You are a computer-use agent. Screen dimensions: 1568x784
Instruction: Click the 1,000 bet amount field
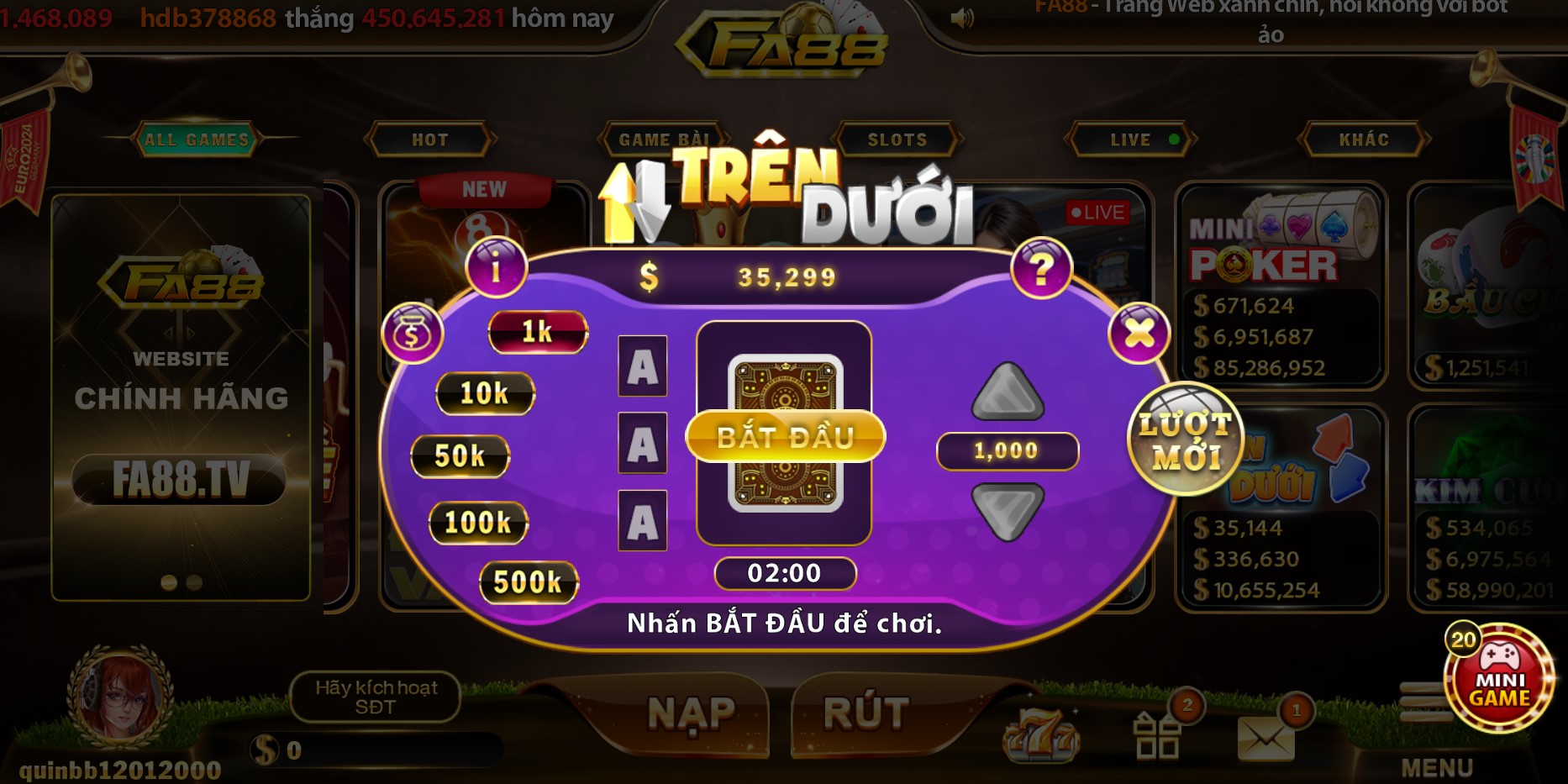tap(1007, 451)
